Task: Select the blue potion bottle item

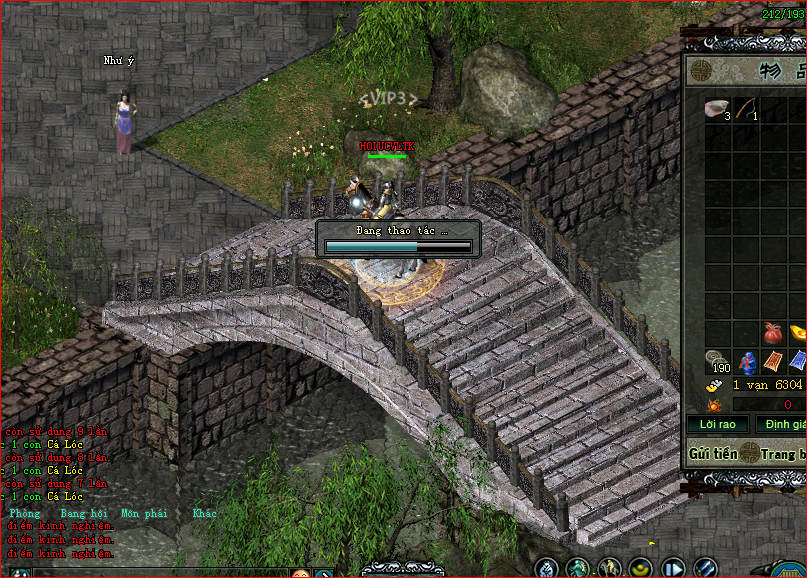Action: click(x=745, y=362)
